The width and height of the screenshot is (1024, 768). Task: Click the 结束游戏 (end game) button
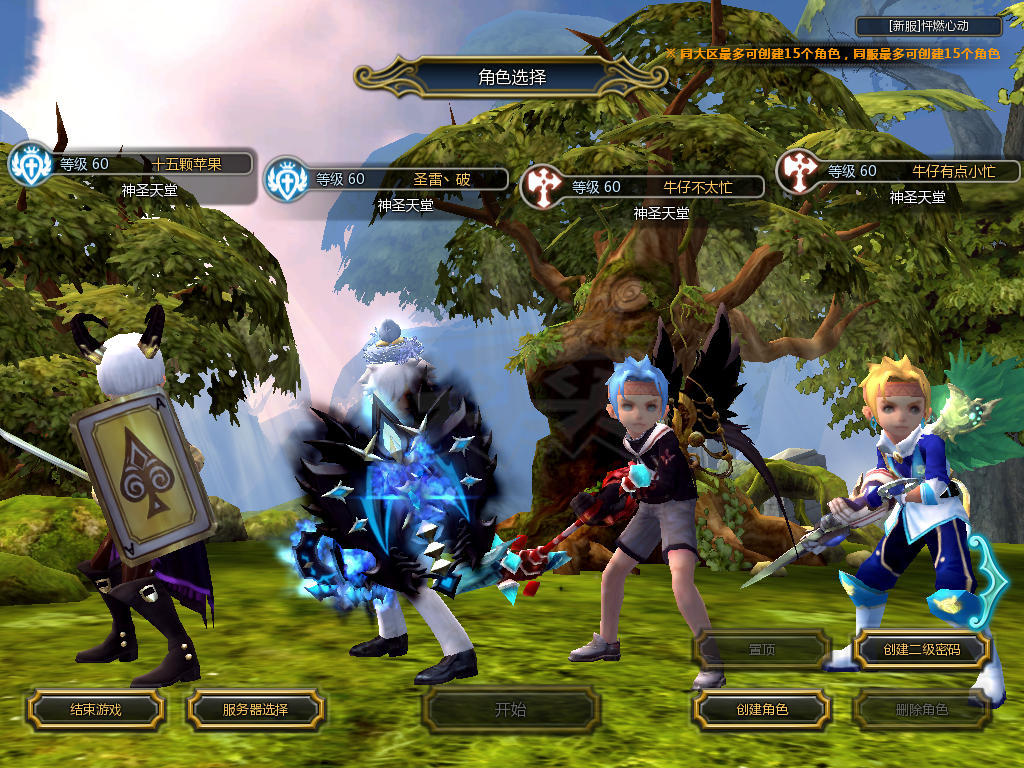(95, 709)
